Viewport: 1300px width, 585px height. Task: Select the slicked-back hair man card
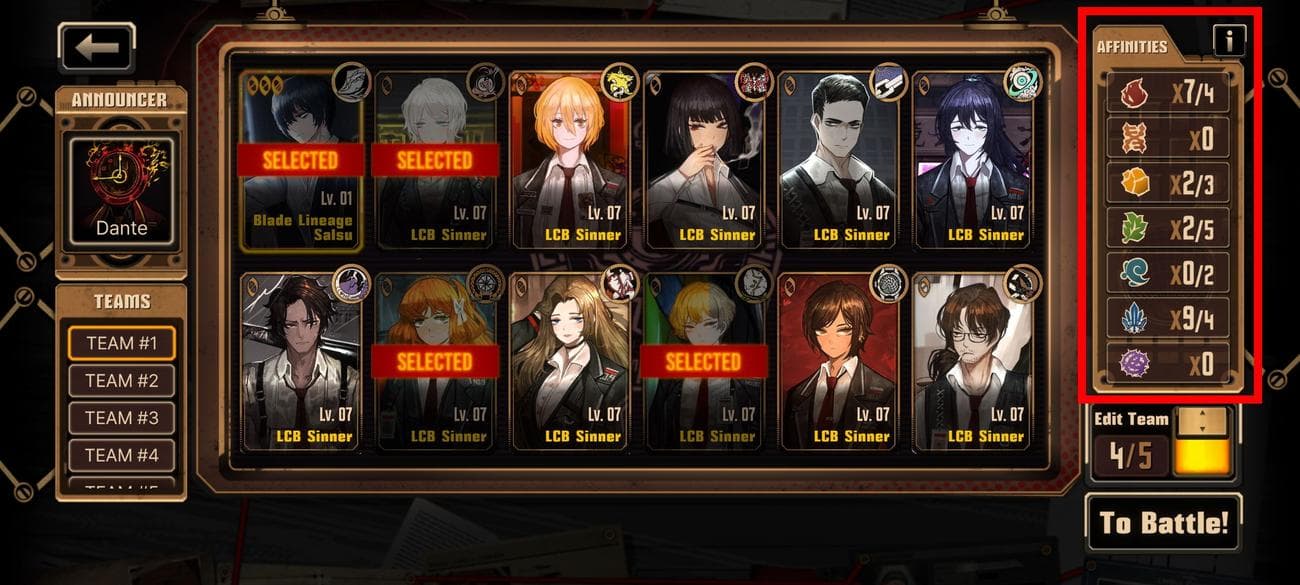(x=837, y=160)
